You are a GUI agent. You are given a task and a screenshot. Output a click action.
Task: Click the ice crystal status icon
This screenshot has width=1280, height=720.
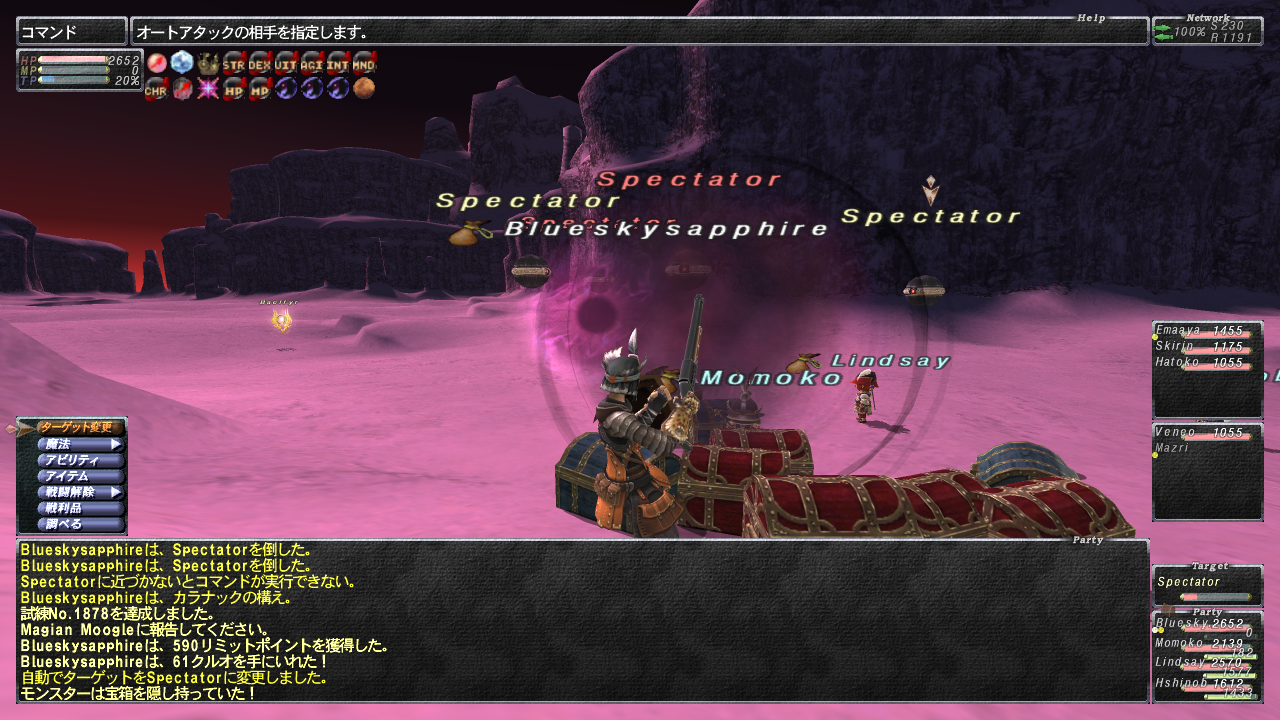click(x=182, y=63)
